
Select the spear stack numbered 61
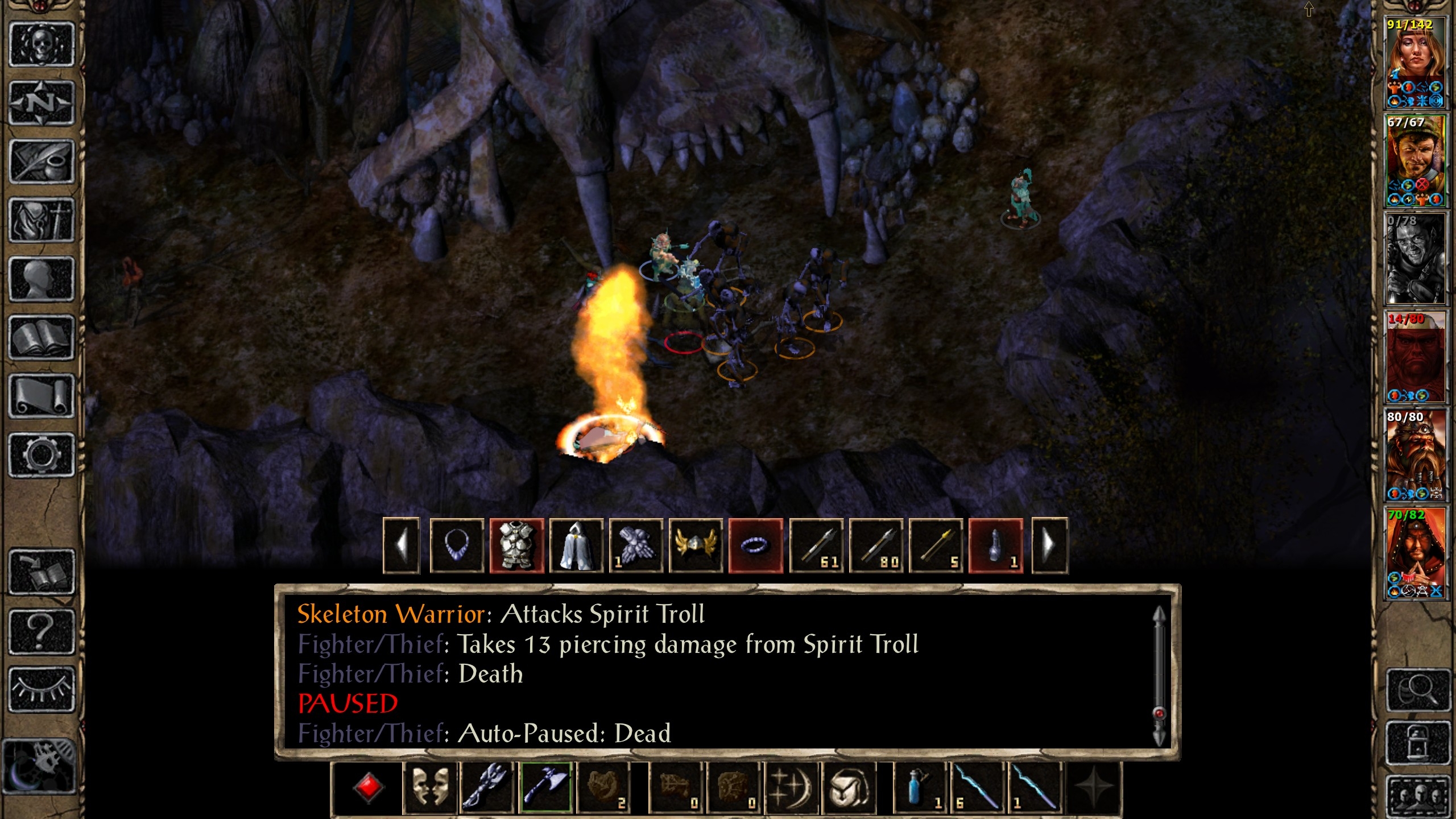(817, 546)
